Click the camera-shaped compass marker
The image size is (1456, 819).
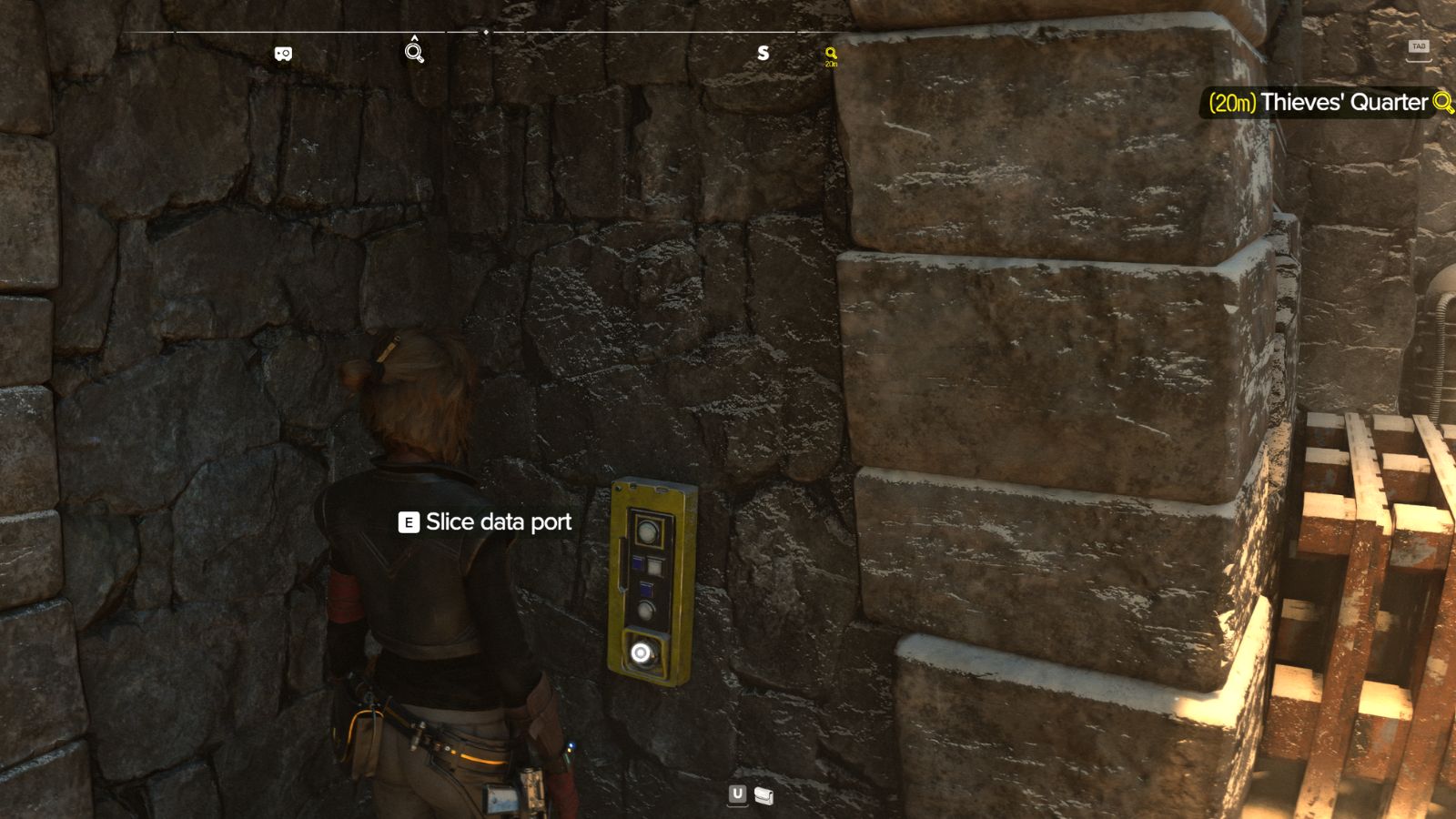point(283,54)
